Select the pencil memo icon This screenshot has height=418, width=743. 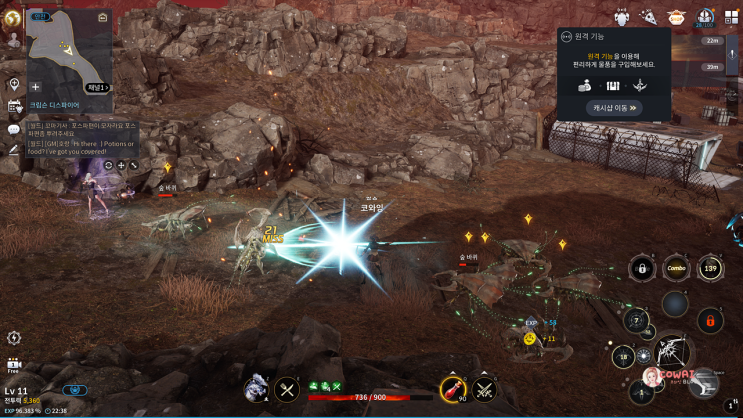pyautogui.click(x=14, y=149)
